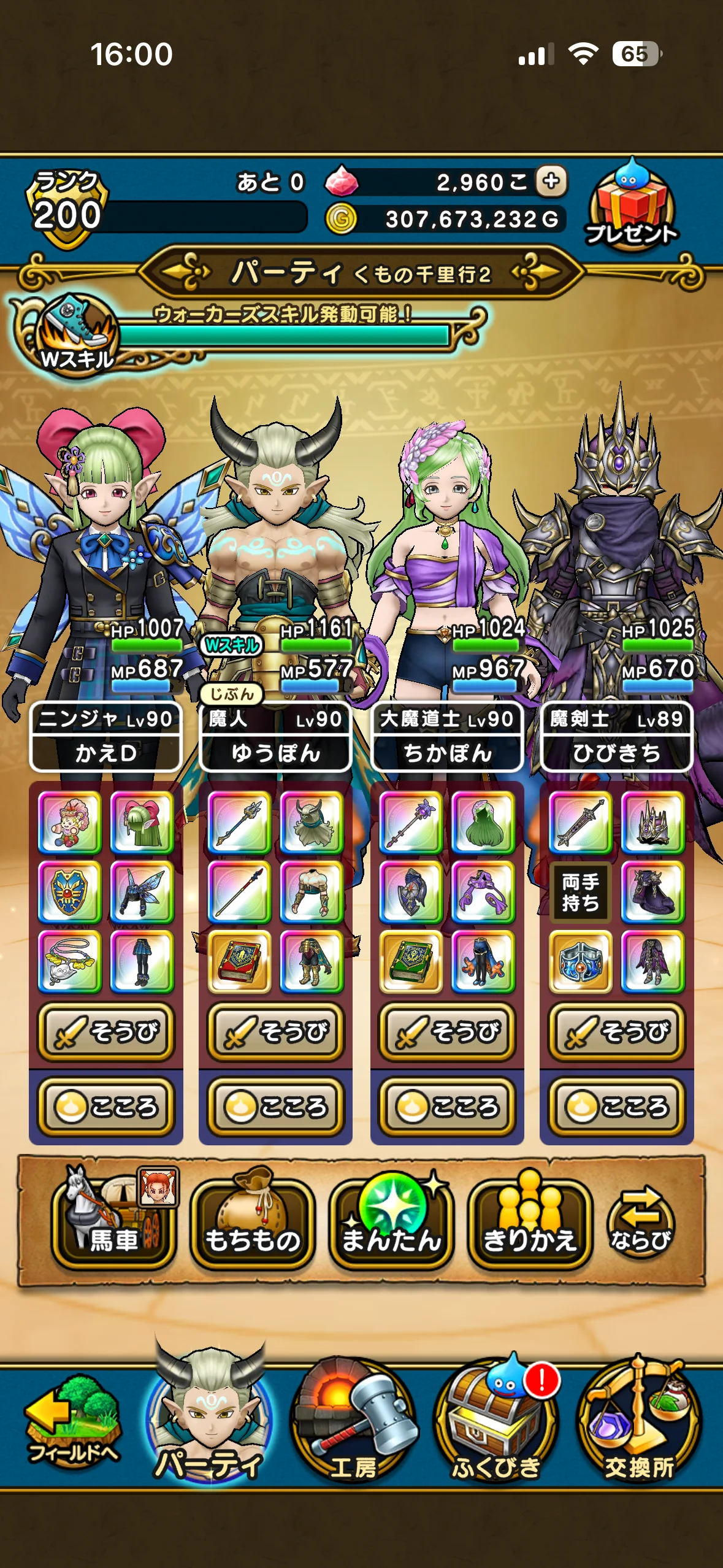Return to the field with フィールドへ
723x1568 pixels.
72,1424
